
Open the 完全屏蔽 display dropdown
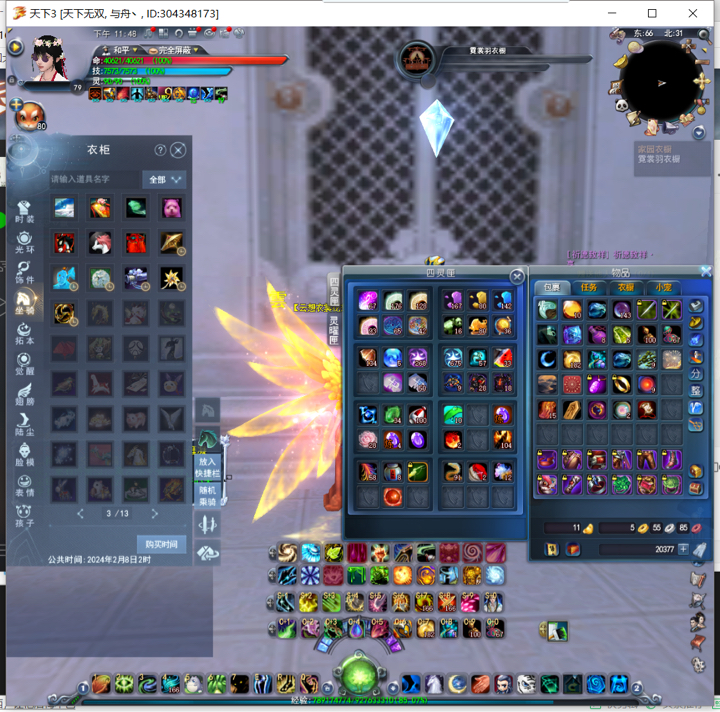(174, 50)
